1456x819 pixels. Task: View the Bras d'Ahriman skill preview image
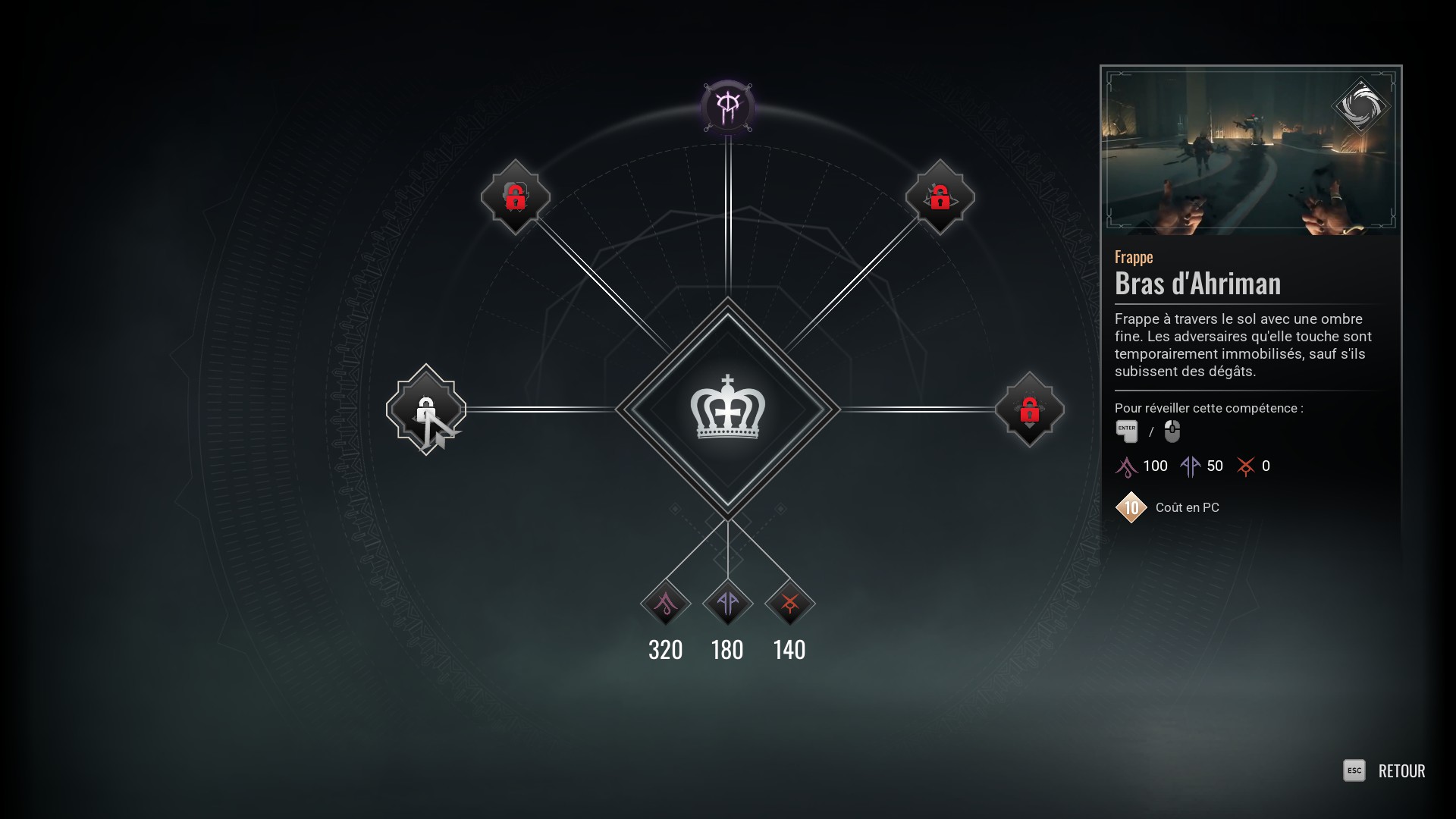click(1250, 150)
